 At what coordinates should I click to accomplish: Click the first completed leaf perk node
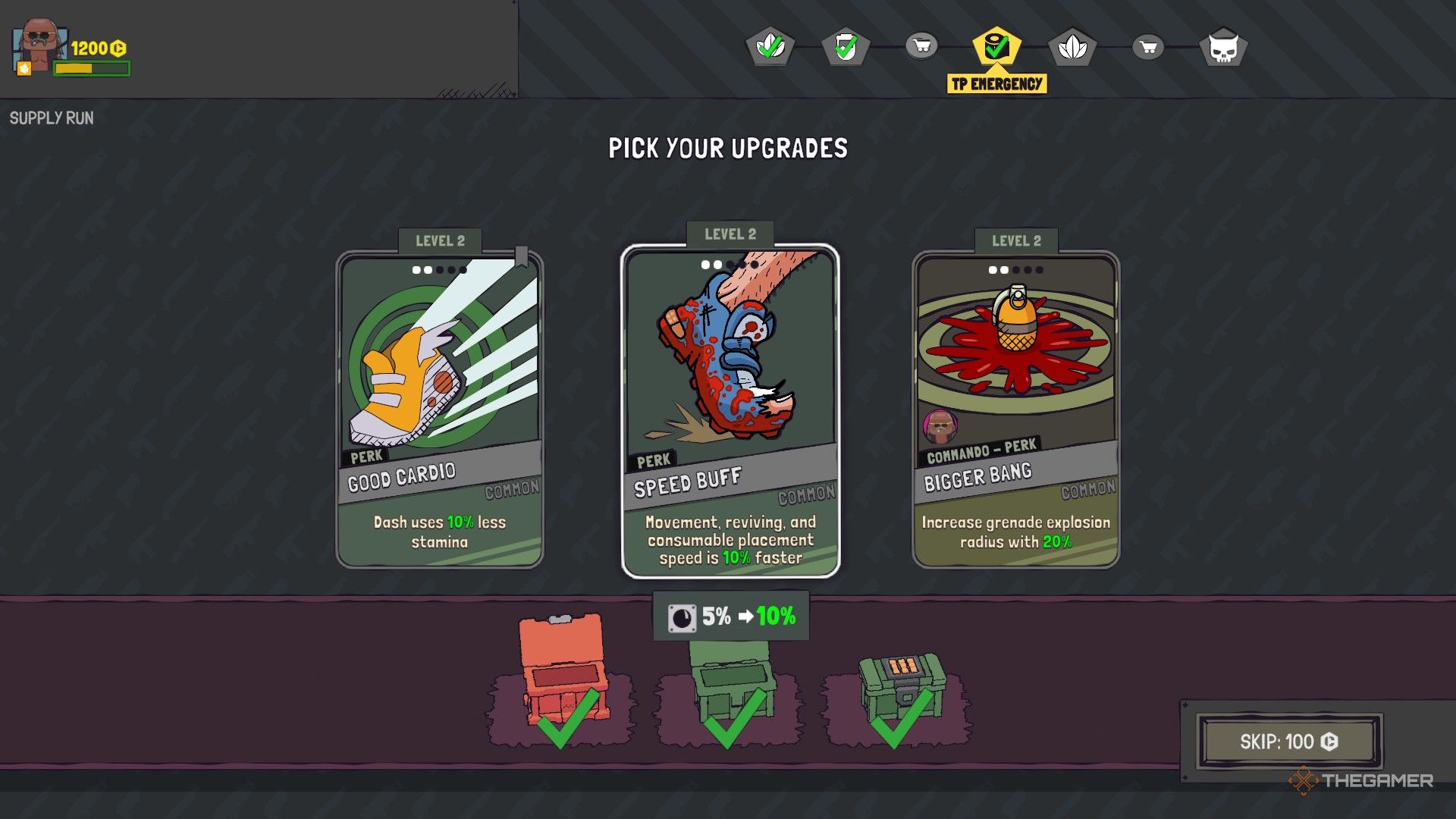pyautogui.click(x=770, y=47)
